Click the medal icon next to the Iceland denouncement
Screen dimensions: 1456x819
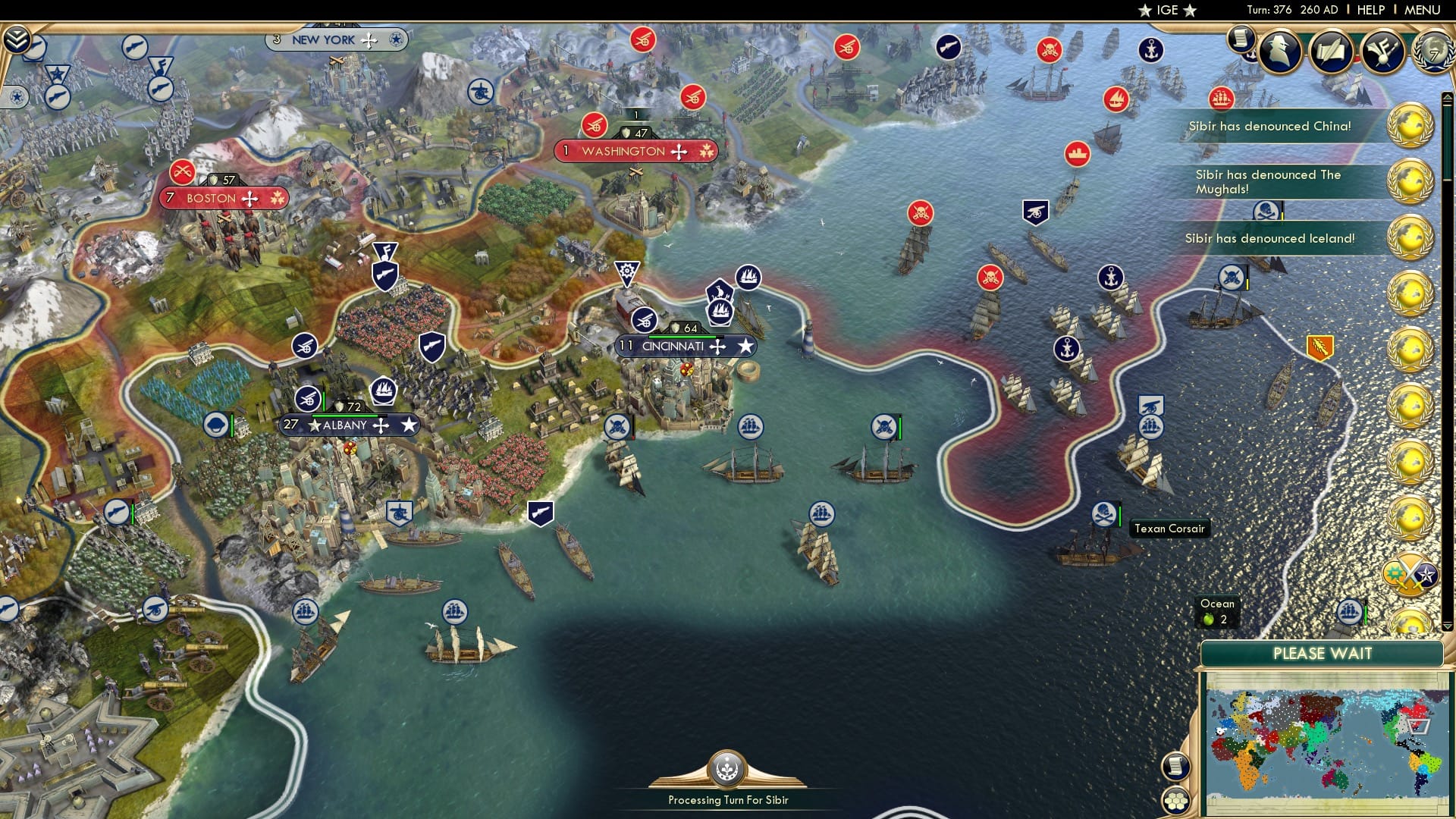1411,237
